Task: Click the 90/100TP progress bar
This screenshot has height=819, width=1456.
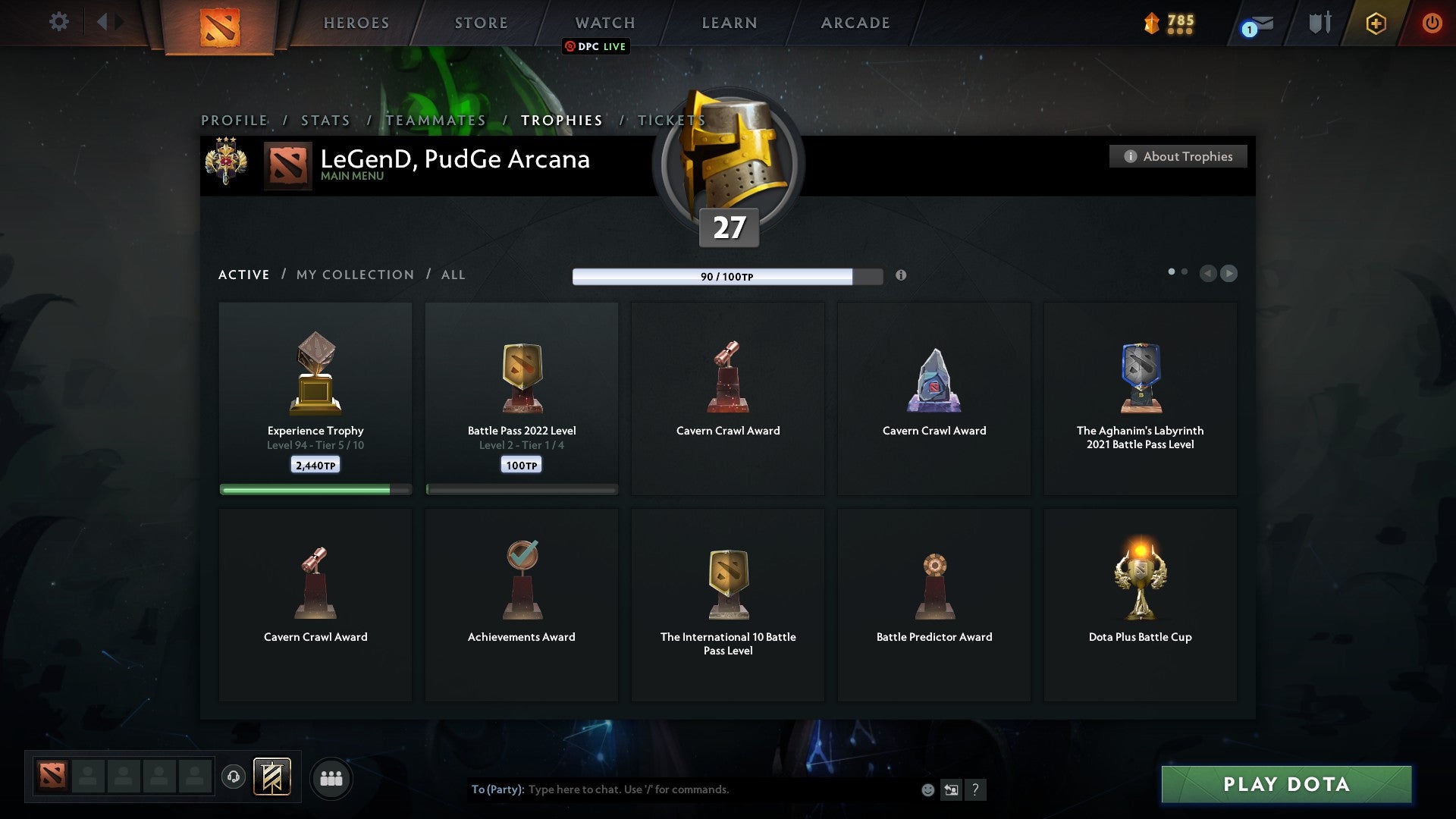Action: coord(726,276)
